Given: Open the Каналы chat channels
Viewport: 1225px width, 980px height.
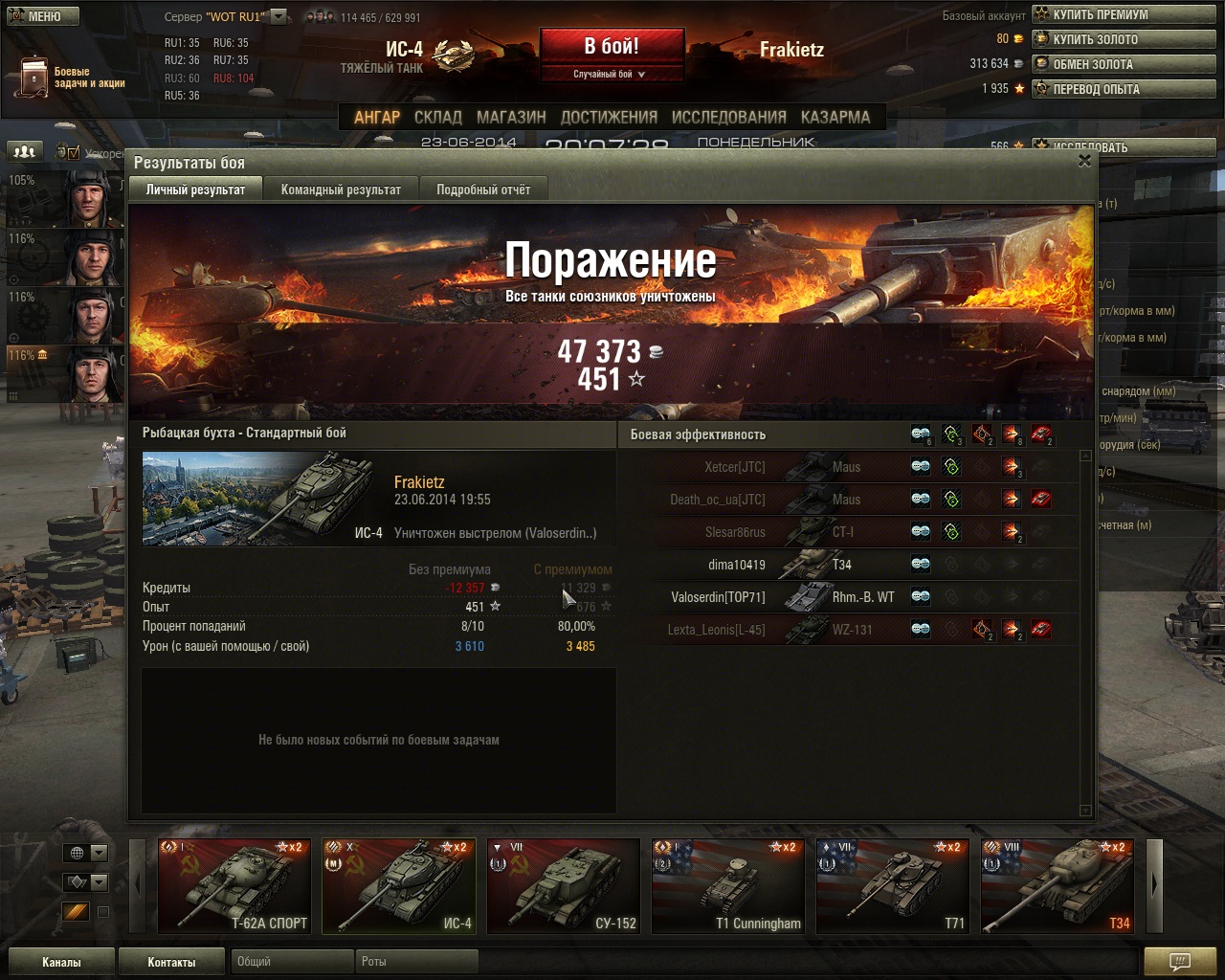Looking at the screenshot, I should coord(61,962).
